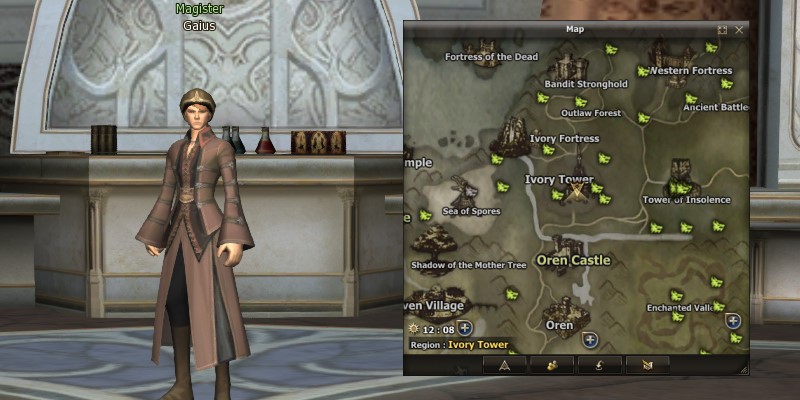Click the folded map icon button
This screenshot has width=800, height=400.
pyautogui.click(x=647, y=365)
